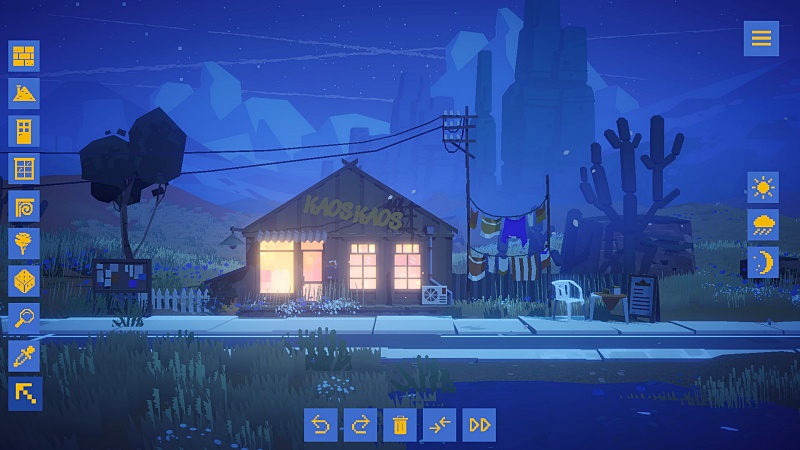Open the hamburger main menu
Image resolution: width=800 pixels, height=450 pixels.
(x=762, y=38)
